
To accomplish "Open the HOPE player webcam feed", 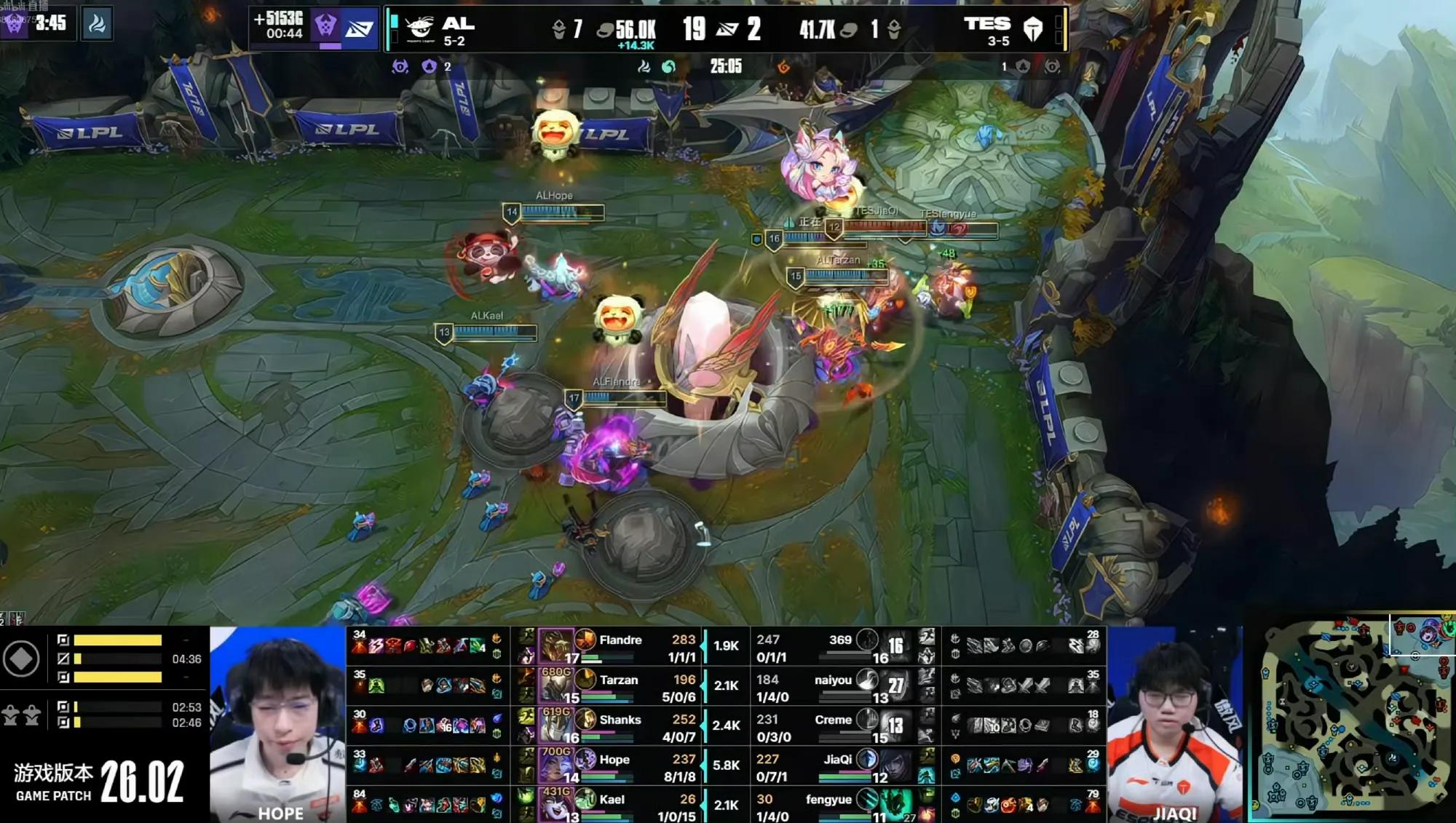I will click(277, 724).
